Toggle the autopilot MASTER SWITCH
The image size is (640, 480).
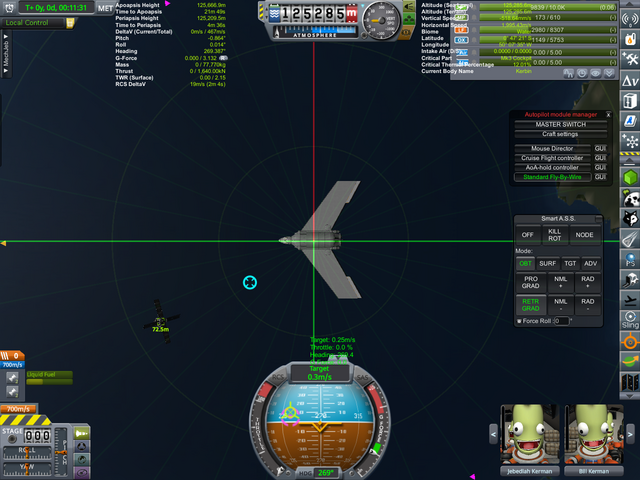click(x=560, y=125)
